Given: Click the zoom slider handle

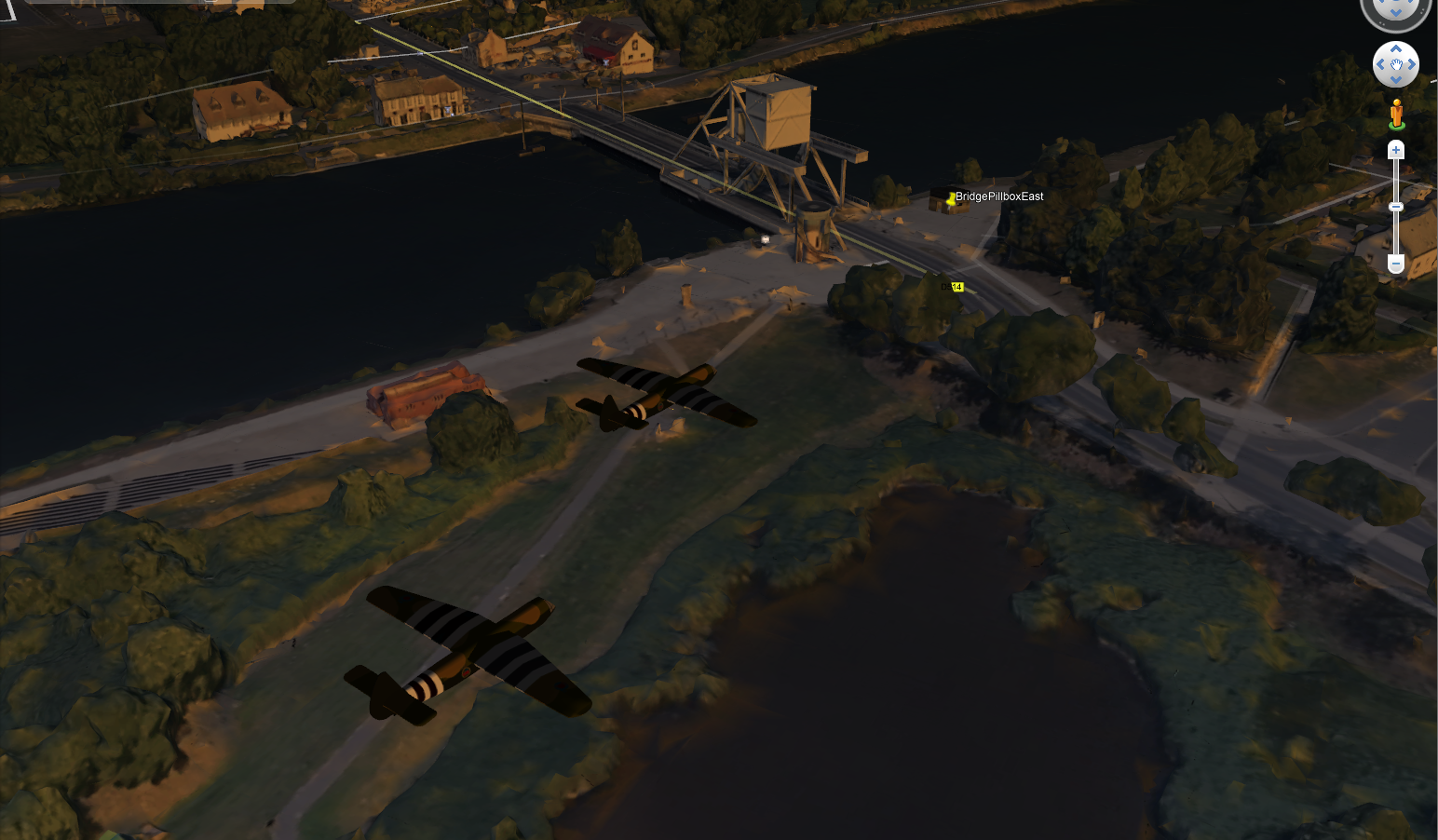Looking at the screenshot, I should [x=1395, y=207].
